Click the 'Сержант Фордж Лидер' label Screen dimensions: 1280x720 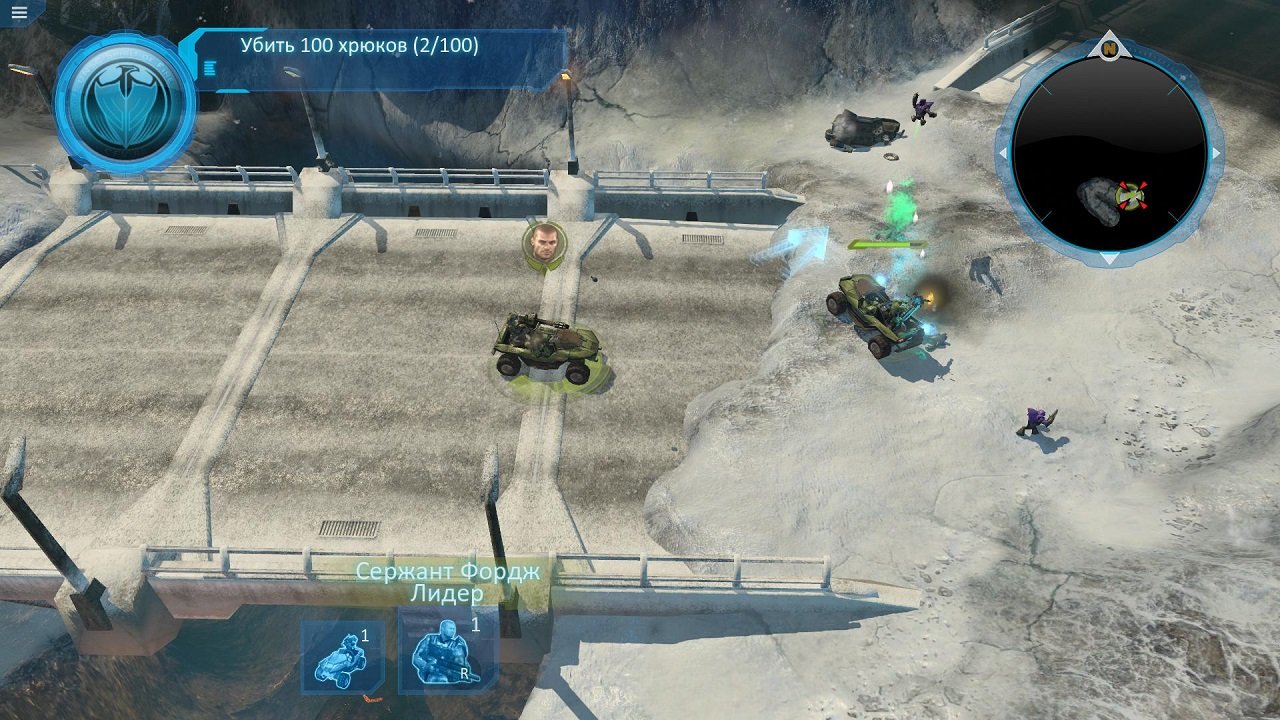pyautogui.click(x=448, y=580)
